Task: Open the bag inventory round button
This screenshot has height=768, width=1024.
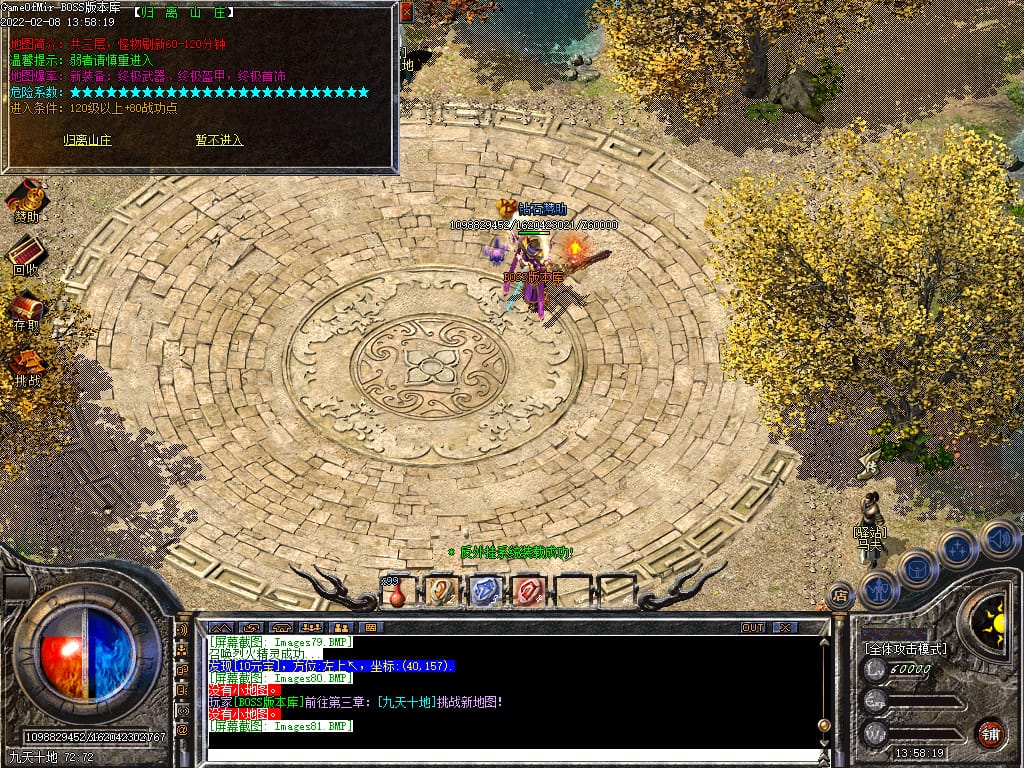Action: (x=918, y=567)
